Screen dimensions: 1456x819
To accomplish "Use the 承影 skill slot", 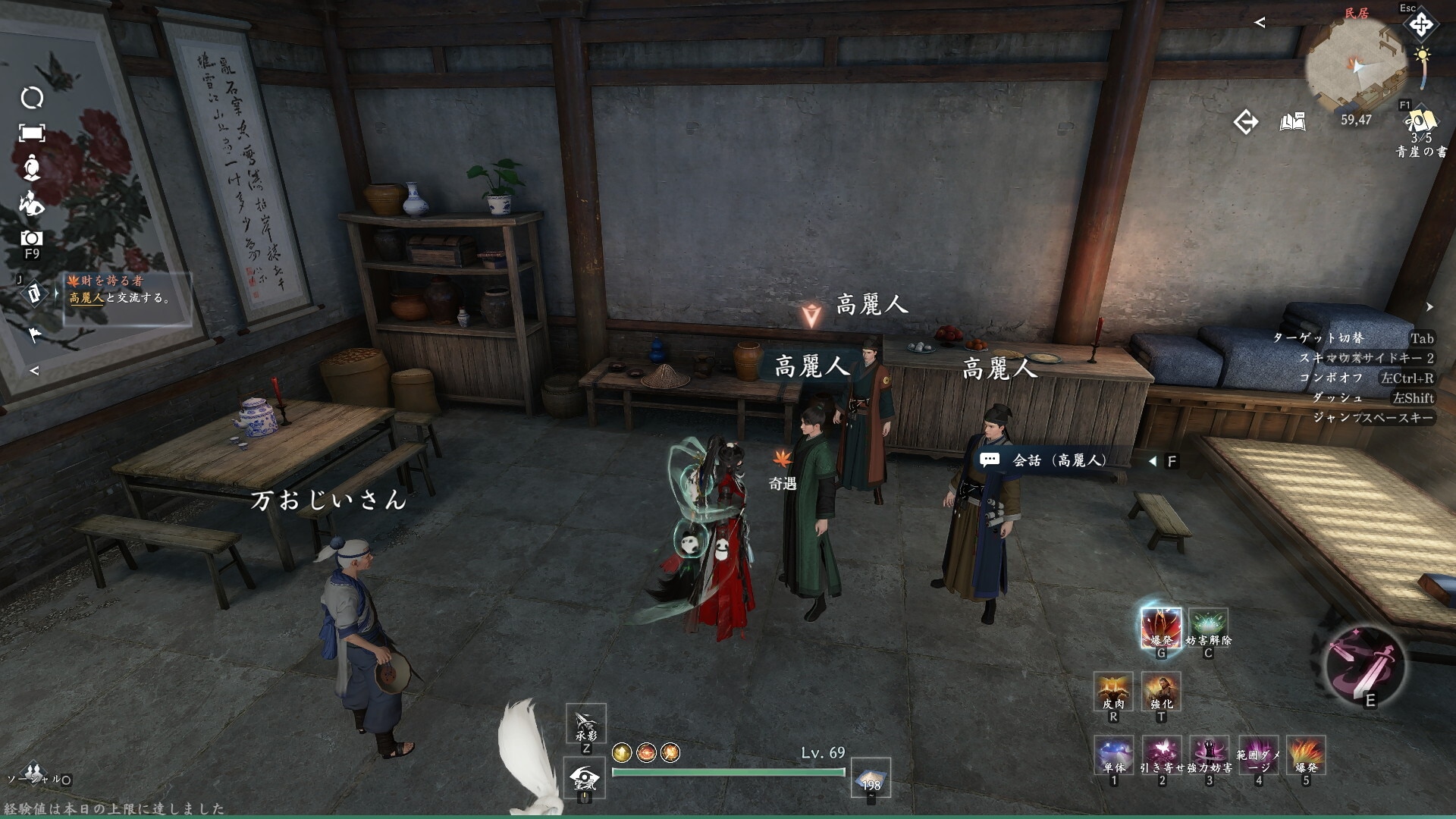I will pos(585,723).
